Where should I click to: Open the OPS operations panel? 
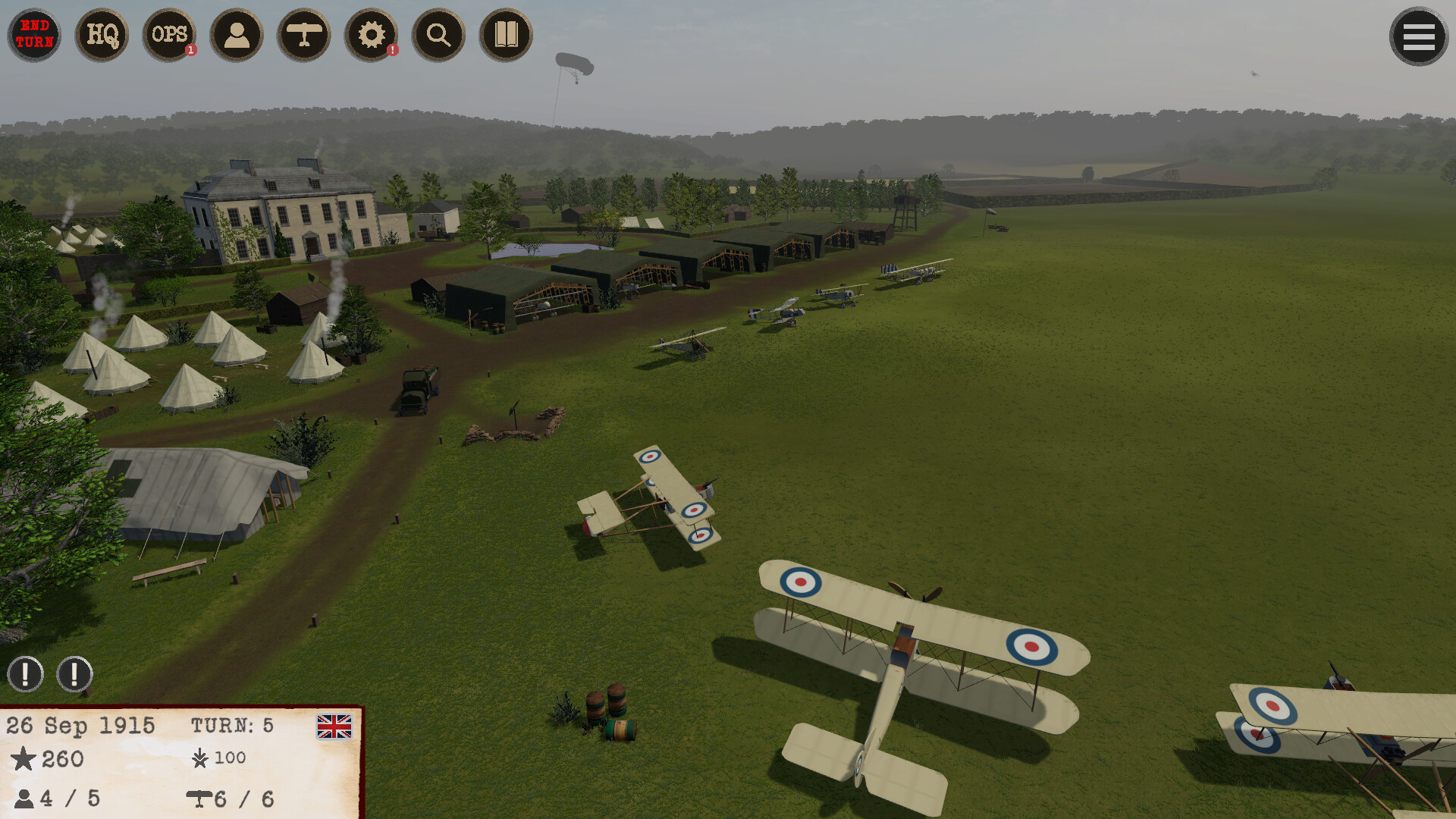(169, 35)
